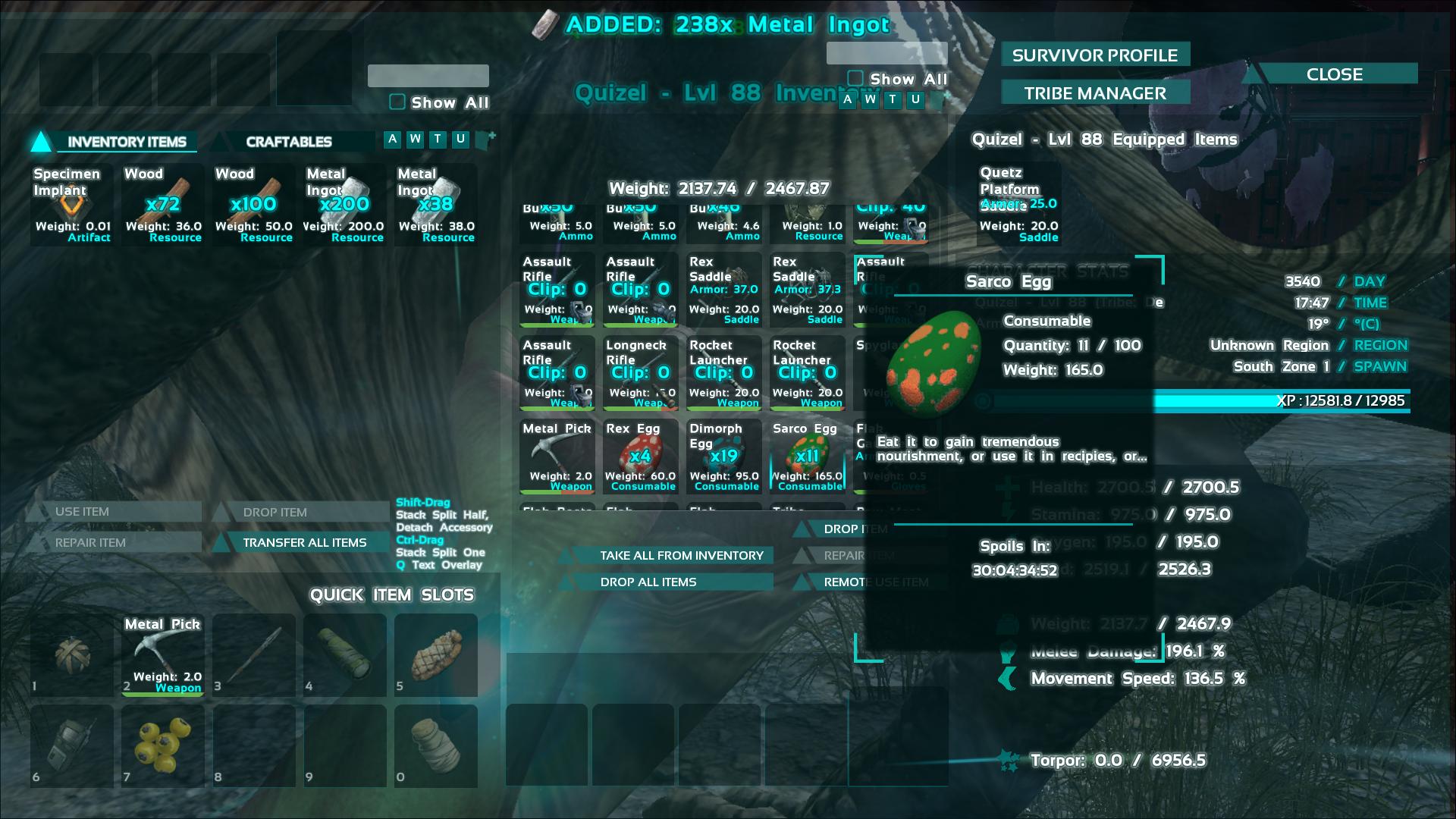Select the Sarco Egg stack
This screenshot has height=819, width=1456.
tap(807, 457)
